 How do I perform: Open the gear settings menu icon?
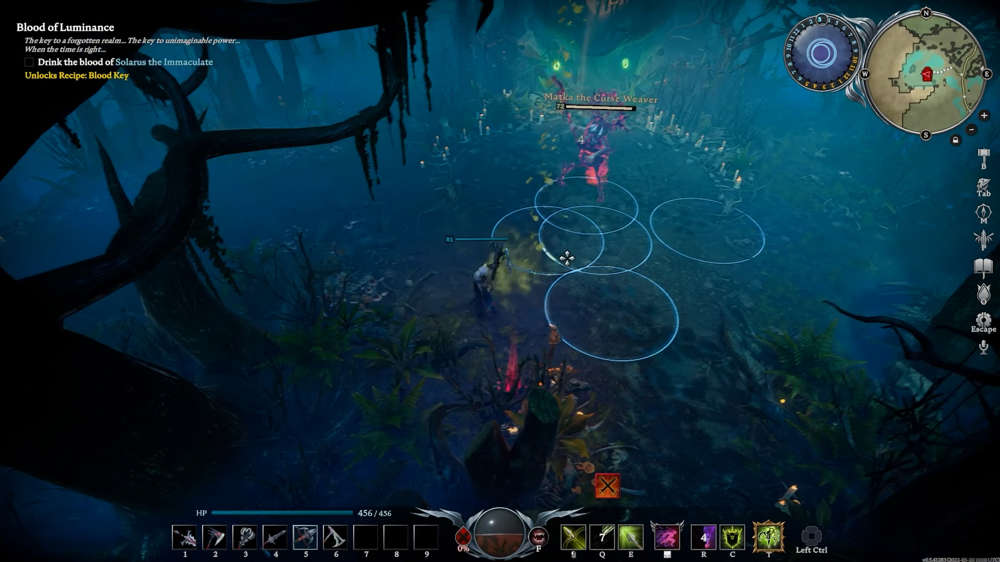tap(983, 320)
